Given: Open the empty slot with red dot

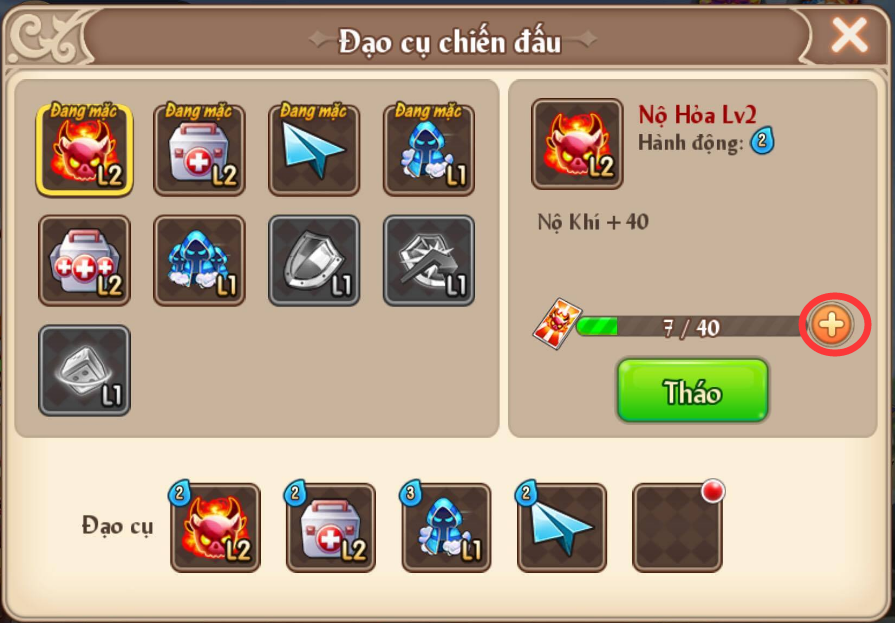Looking at the screenshot, I should pyautogui.click(x=677, y=528).
